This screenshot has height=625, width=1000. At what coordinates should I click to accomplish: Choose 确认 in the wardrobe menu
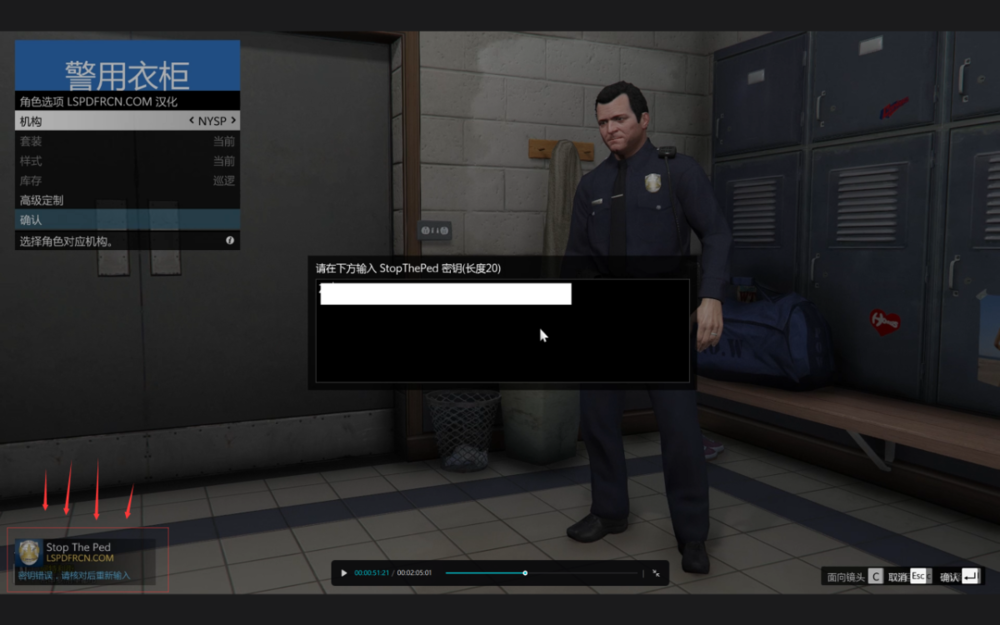[100, 220]
